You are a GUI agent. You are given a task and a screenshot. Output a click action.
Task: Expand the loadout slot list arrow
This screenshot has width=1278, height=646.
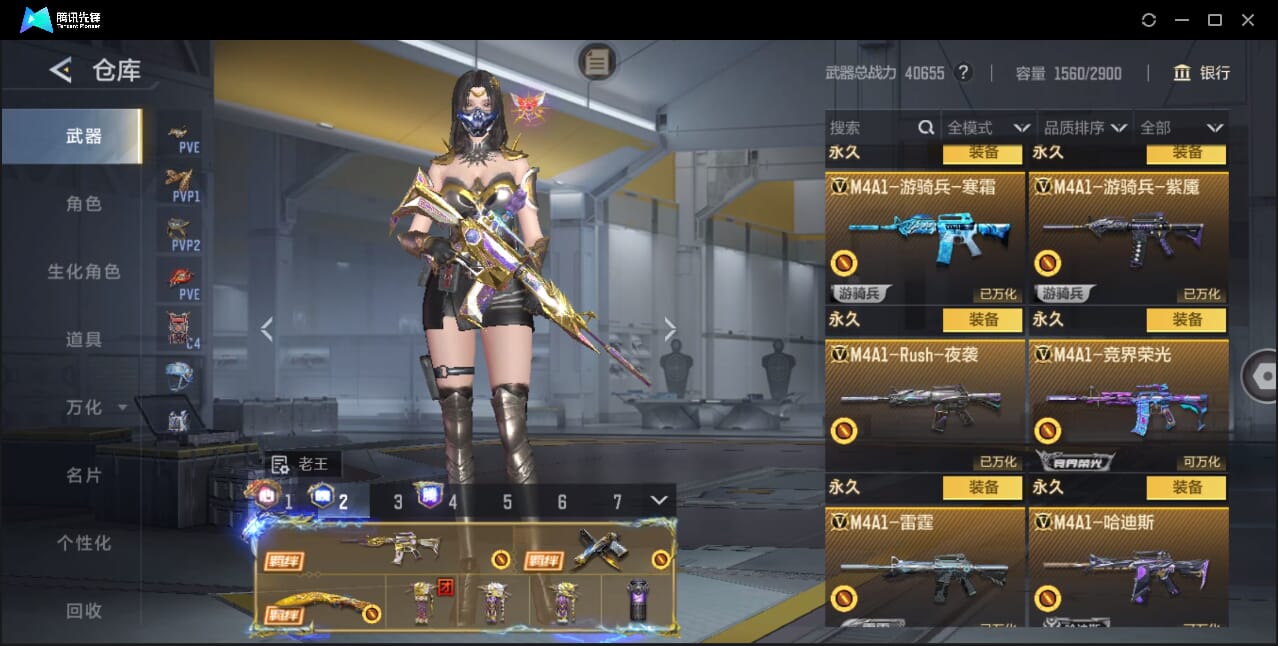(659, 500)
